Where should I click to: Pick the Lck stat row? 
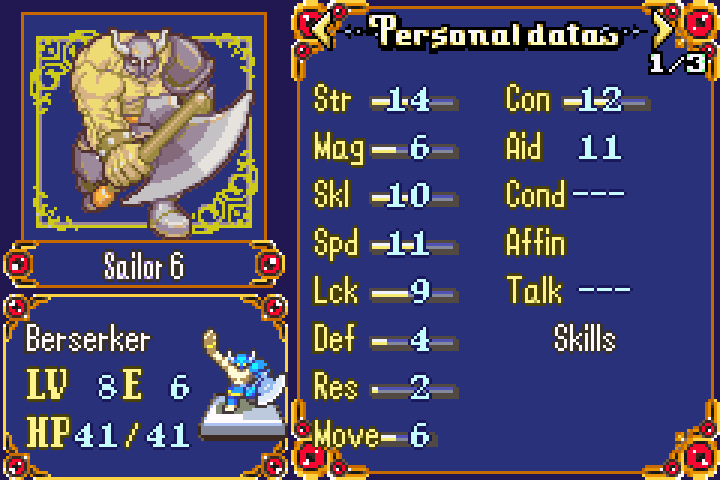tap(385, 292)
